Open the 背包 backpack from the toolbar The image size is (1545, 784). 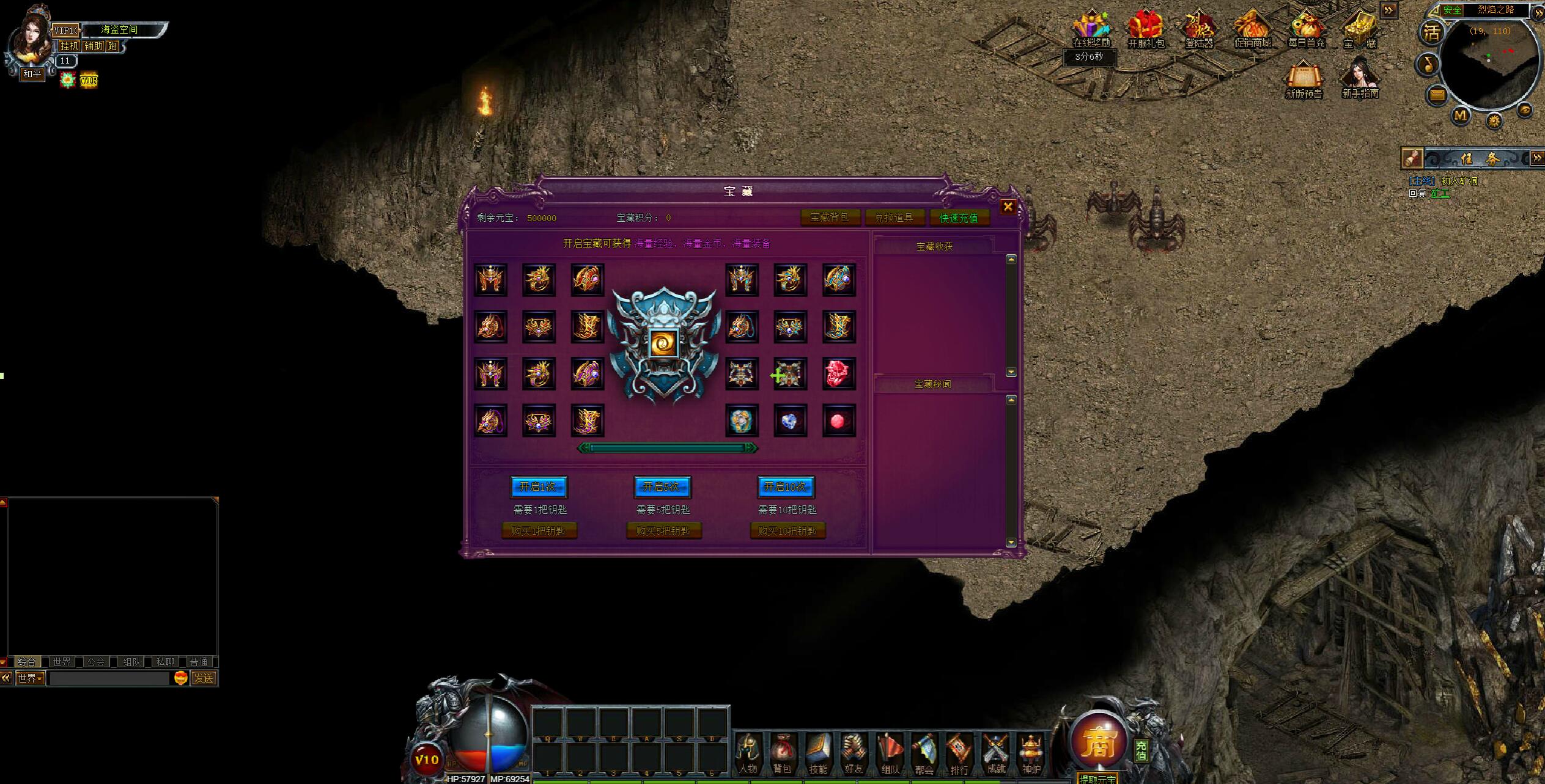coord(782,753)
